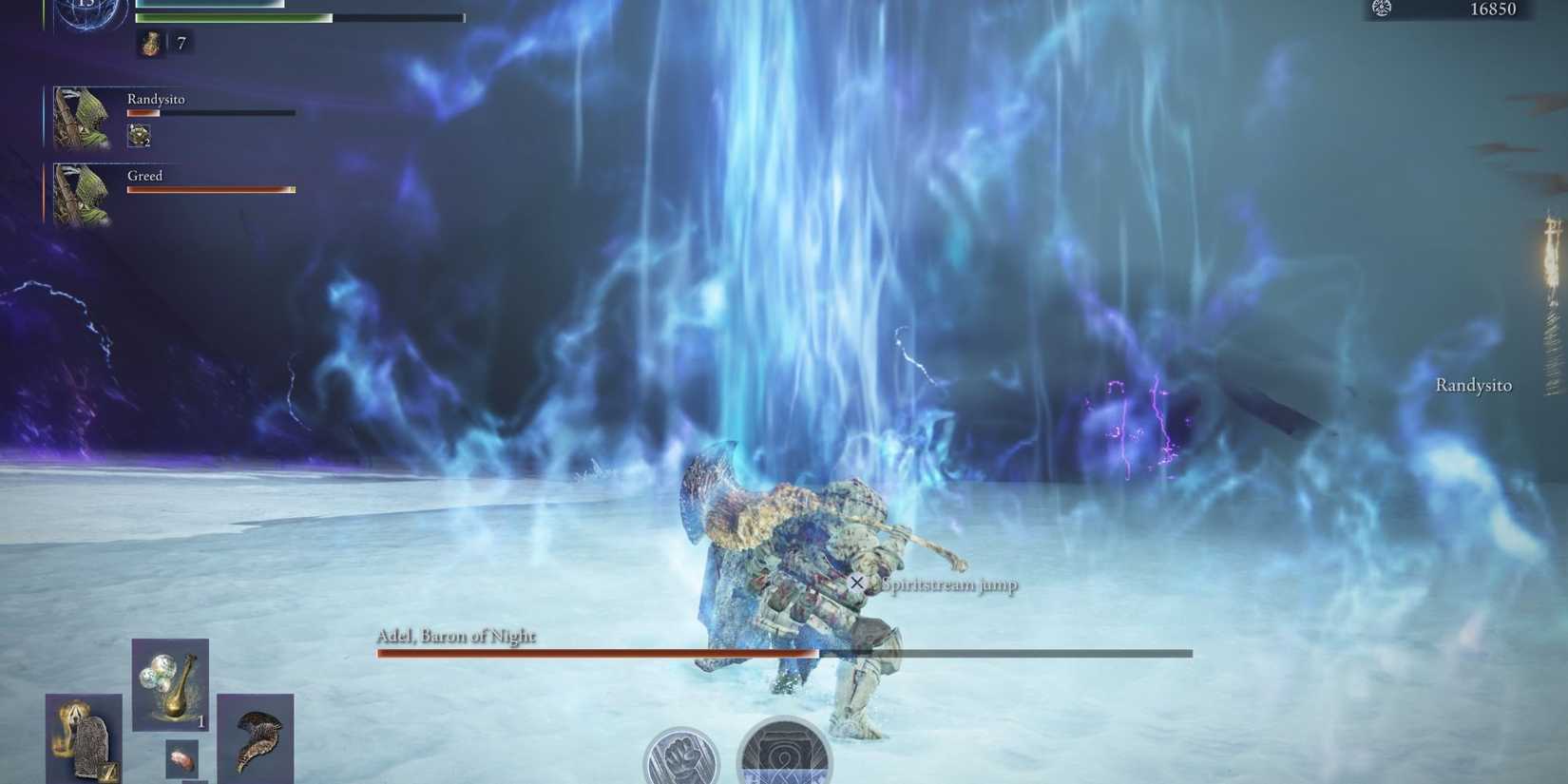Screen dimensions: 1568x784
Task: Click Greed's orange health bar
Action: pyautogui.click(x=209, y=188)
